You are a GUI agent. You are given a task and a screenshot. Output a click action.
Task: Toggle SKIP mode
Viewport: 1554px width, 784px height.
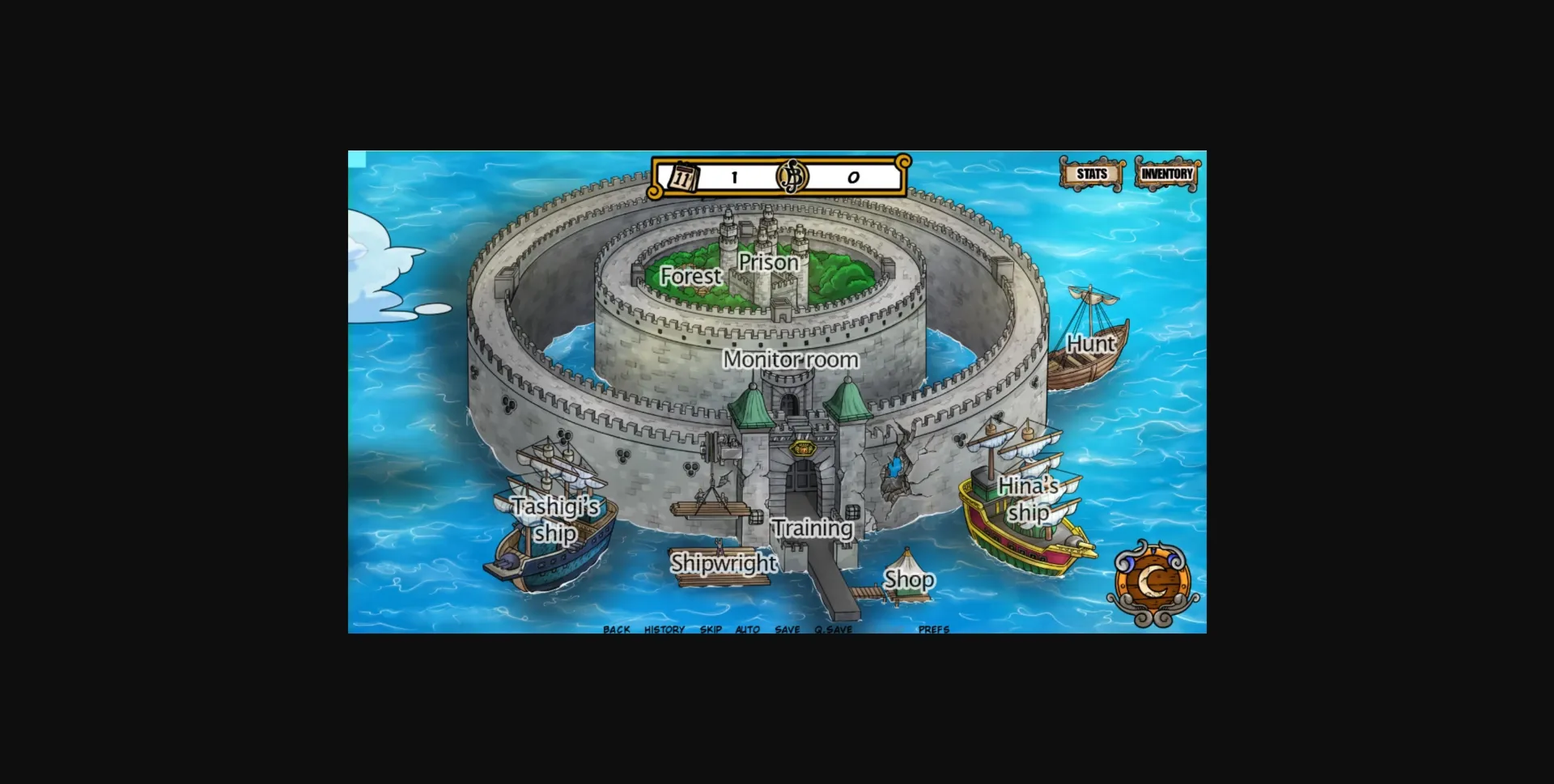point(711,629)
